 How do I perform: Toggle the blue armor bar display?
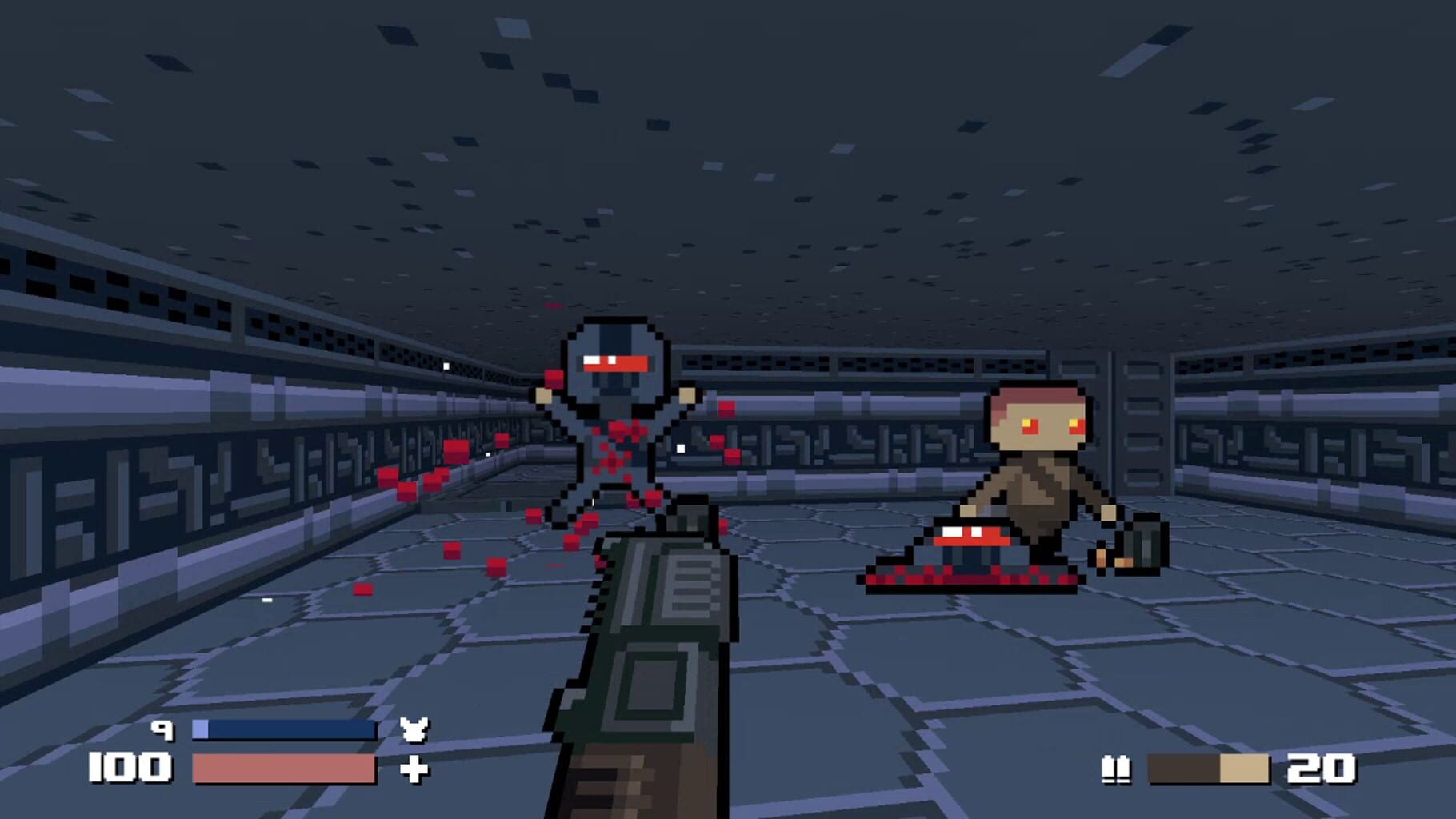pos(284,729)
